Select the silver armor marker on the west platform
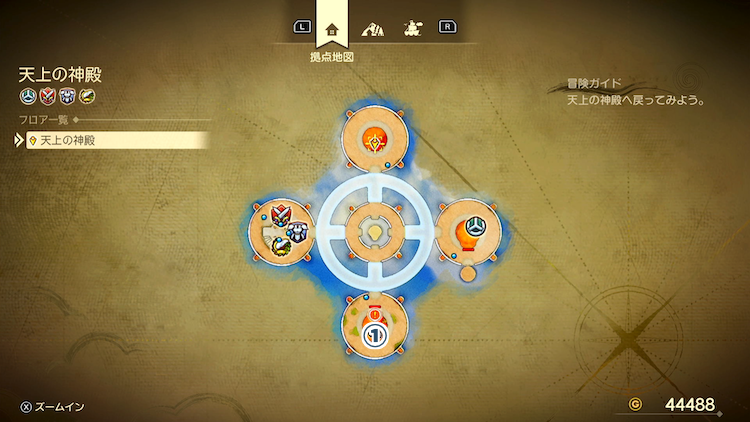 (x=297, y=231)
